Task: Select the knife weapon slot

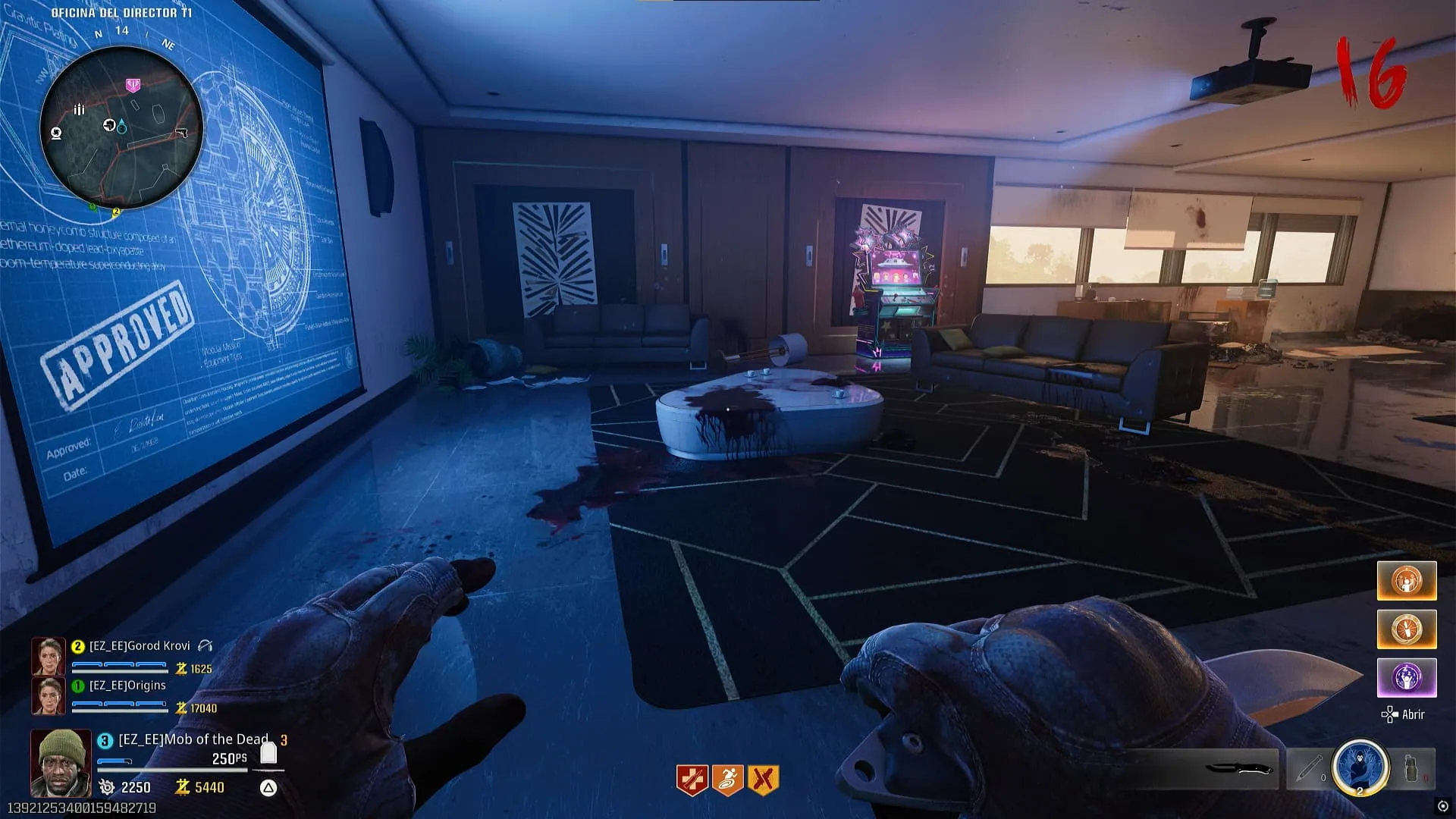Action: click(1238, 769)
